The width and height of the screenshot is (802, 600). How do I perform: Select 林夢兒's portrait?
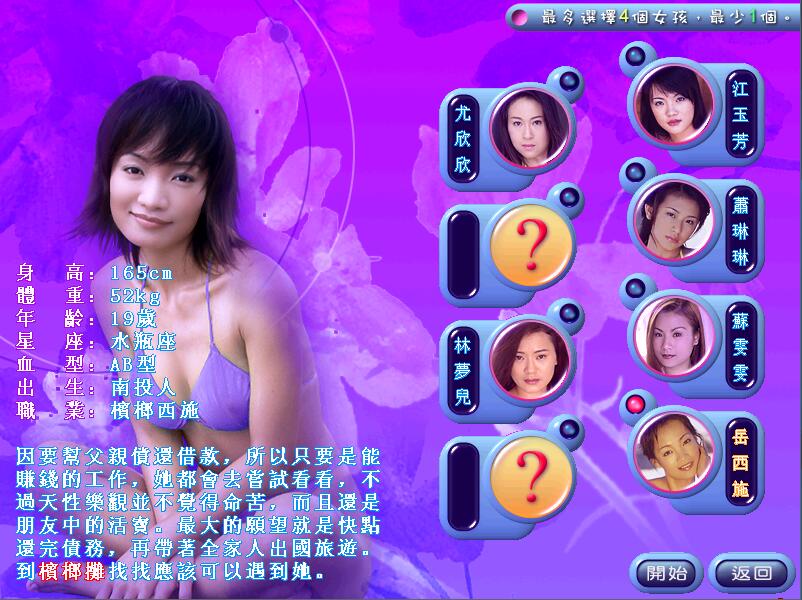pos(529,358)
